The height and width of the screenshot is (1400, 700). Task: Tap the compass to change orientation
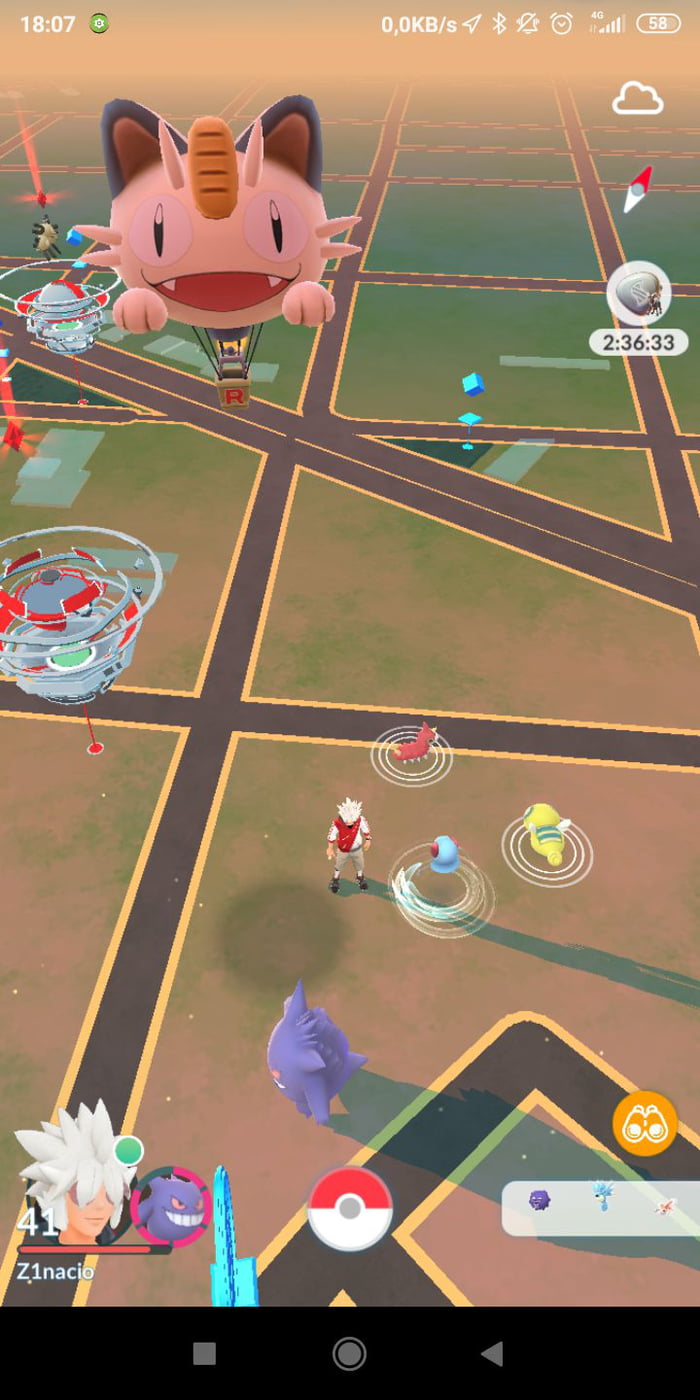637,187
